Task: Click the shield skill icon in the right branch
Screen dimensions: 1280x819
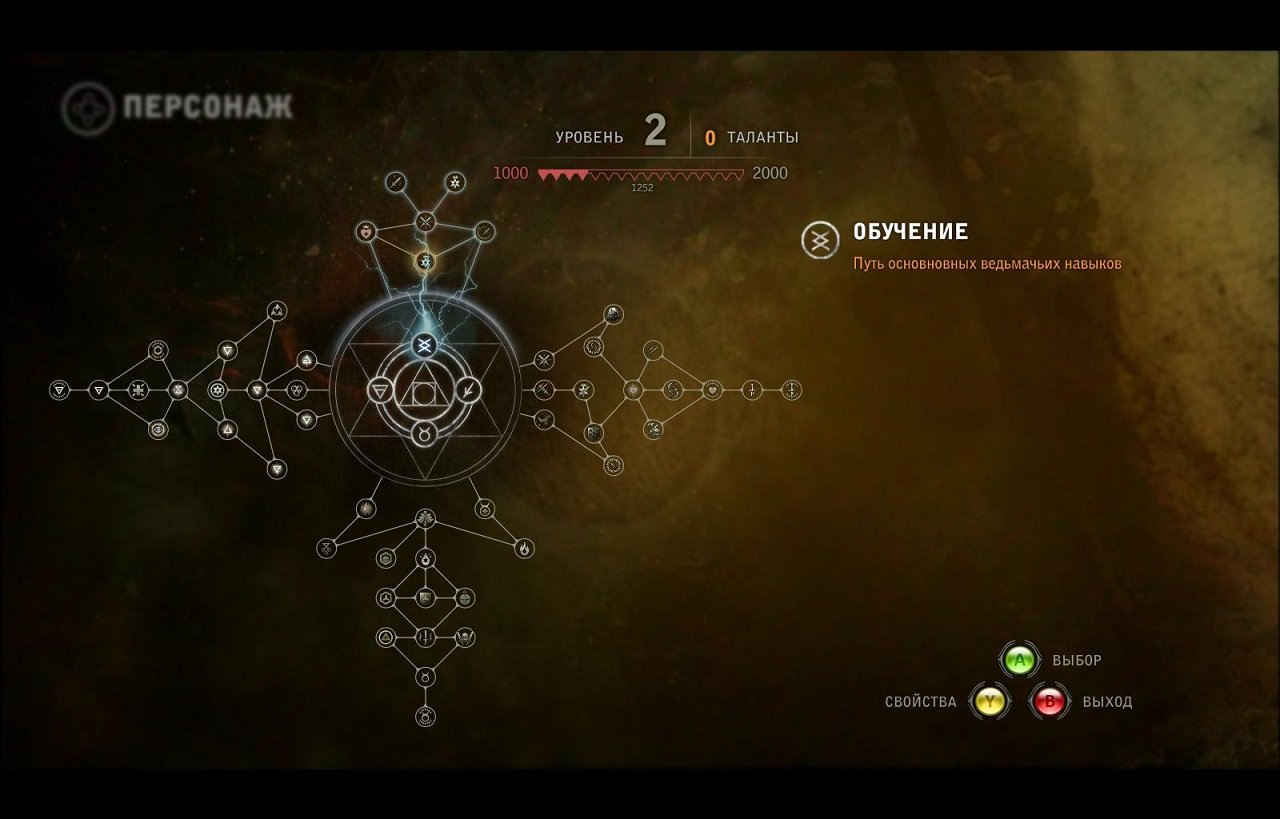Action: click(x=593, y=432)
